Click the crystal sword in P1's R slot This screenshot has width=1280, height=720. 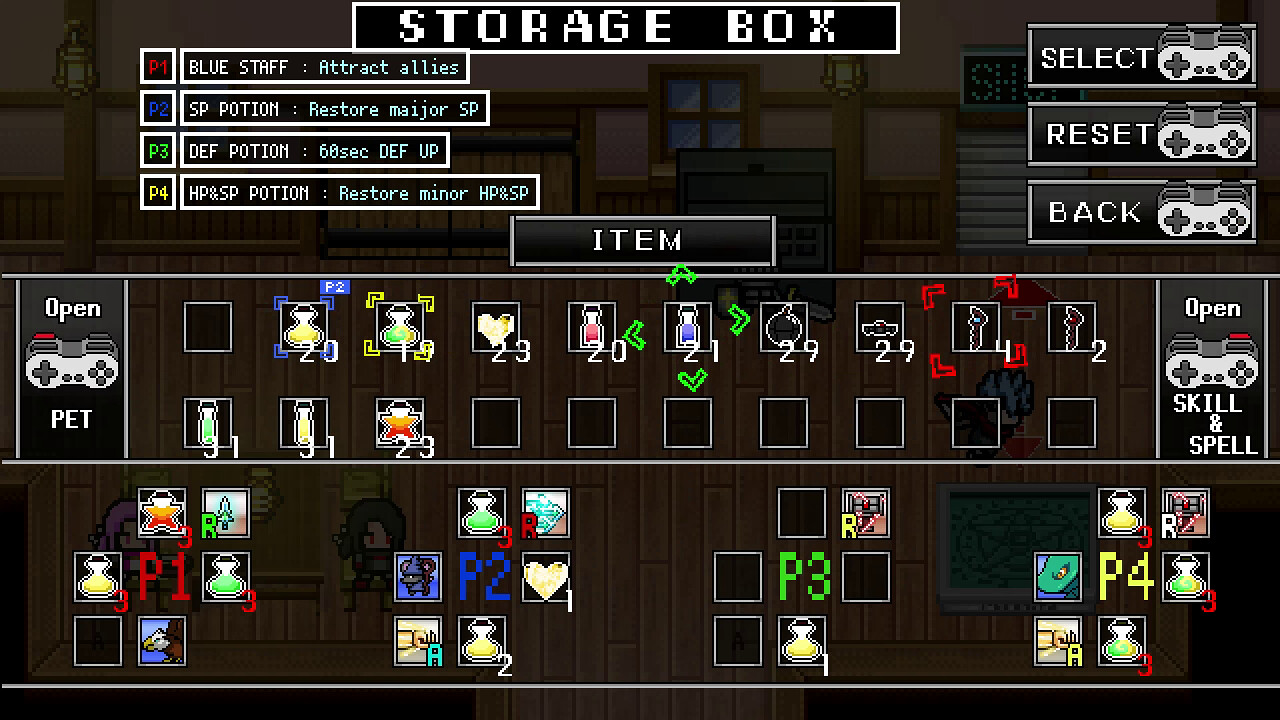[x=225, y=513]
